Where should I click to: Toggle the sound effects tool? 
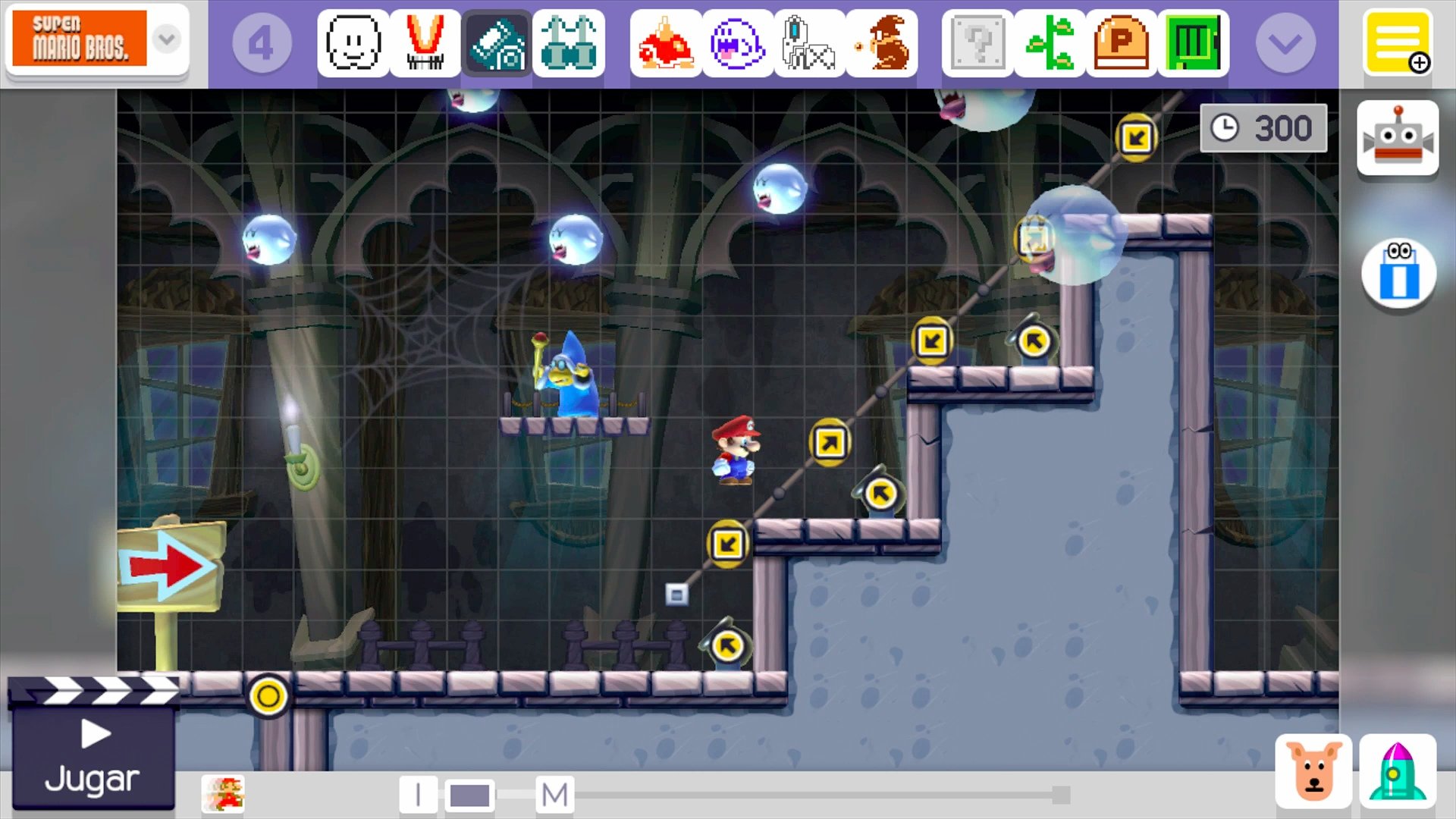pyautogui.click(x=497, y=43)
